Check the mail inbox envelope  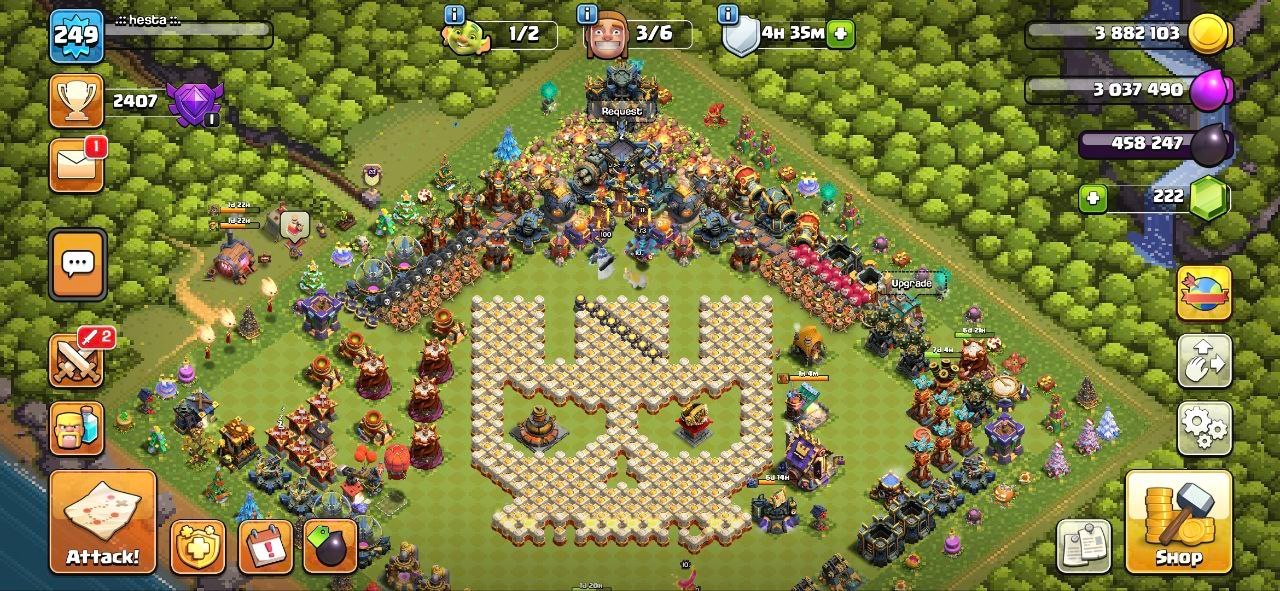pos(77,164)
